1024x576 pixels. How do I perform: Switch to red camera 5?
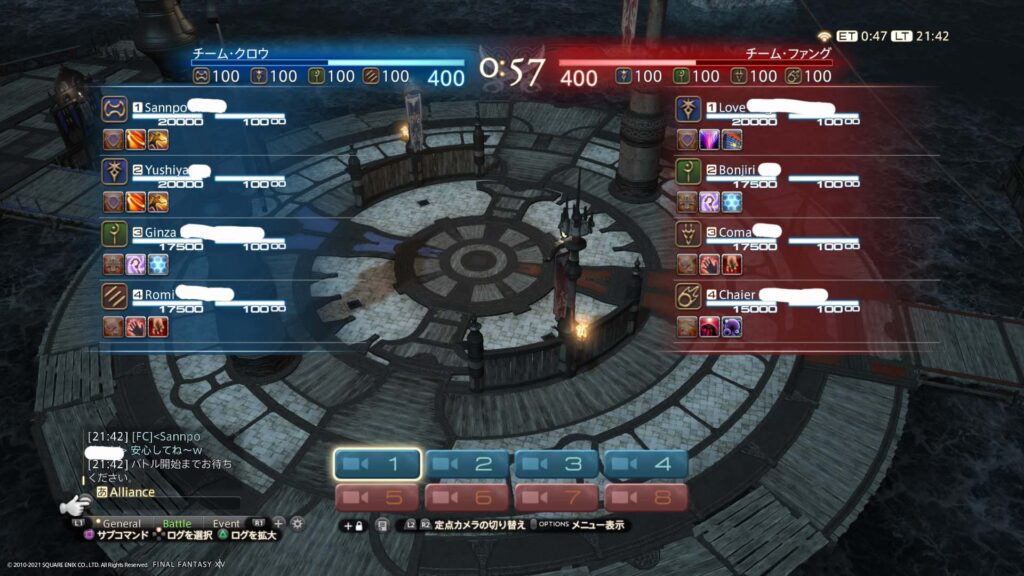click(x=378, y=497)
